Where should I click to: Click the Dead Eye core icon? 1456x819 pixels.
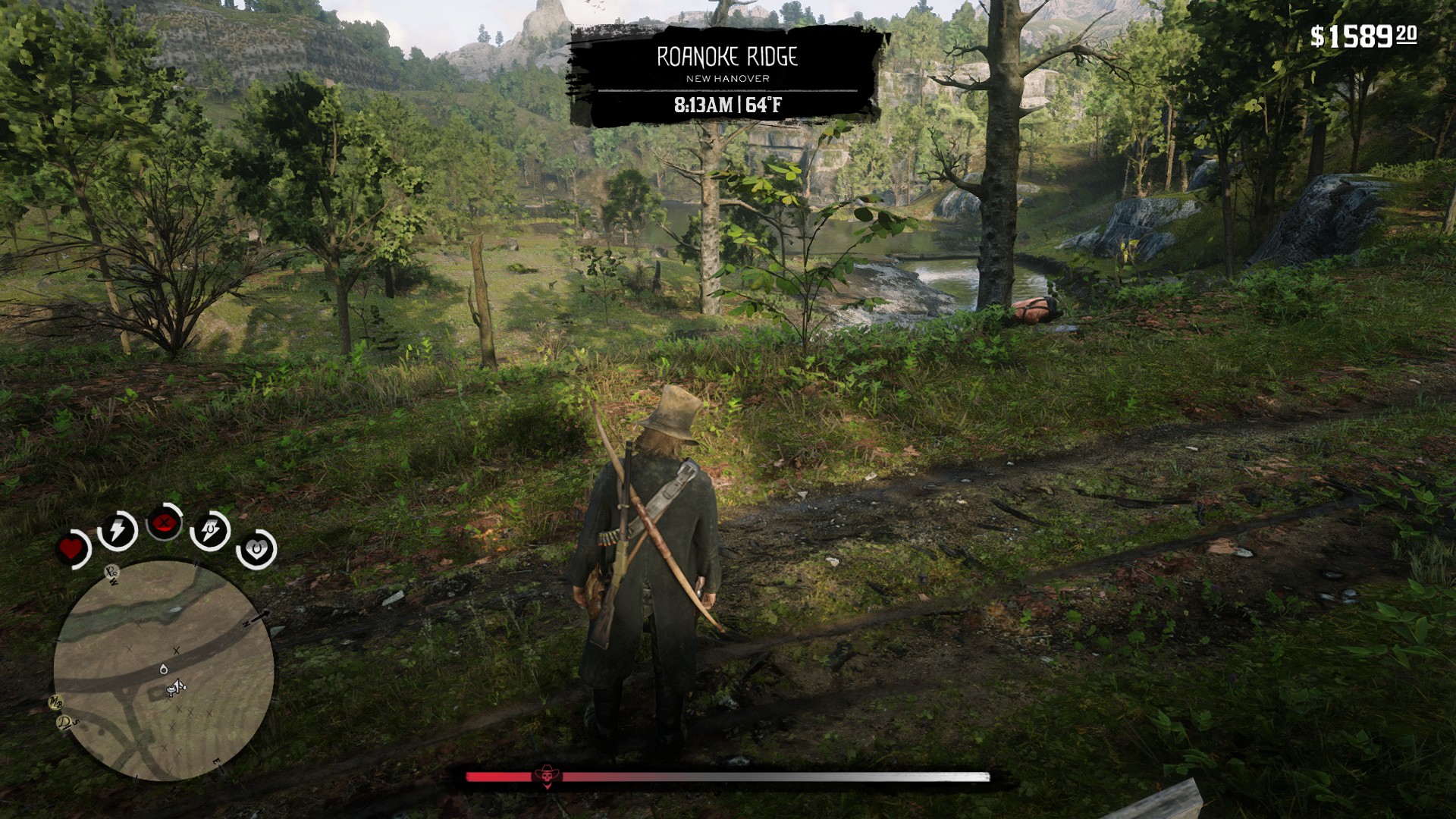pos(162,524)
